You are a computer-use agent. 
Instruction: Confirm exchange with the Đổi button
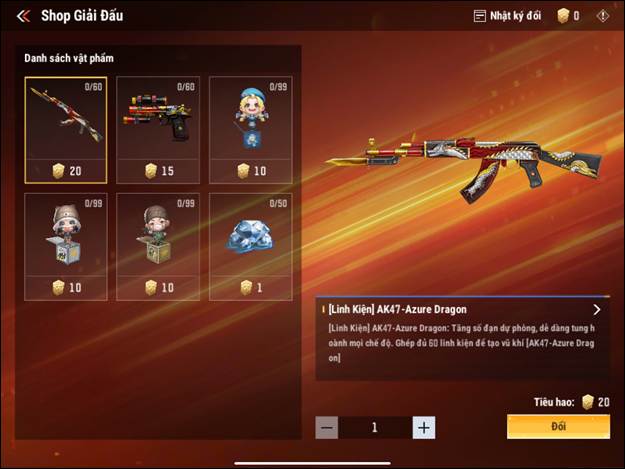(558, 427)
